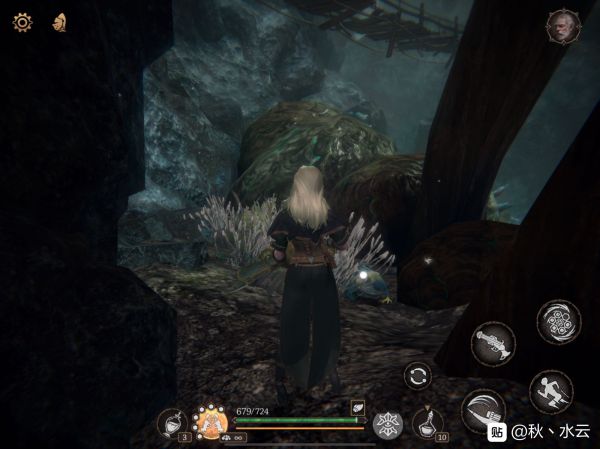Activate the spiky emblem button
The height and width of the screenshot is (449, 600).
tap(387, 423)
